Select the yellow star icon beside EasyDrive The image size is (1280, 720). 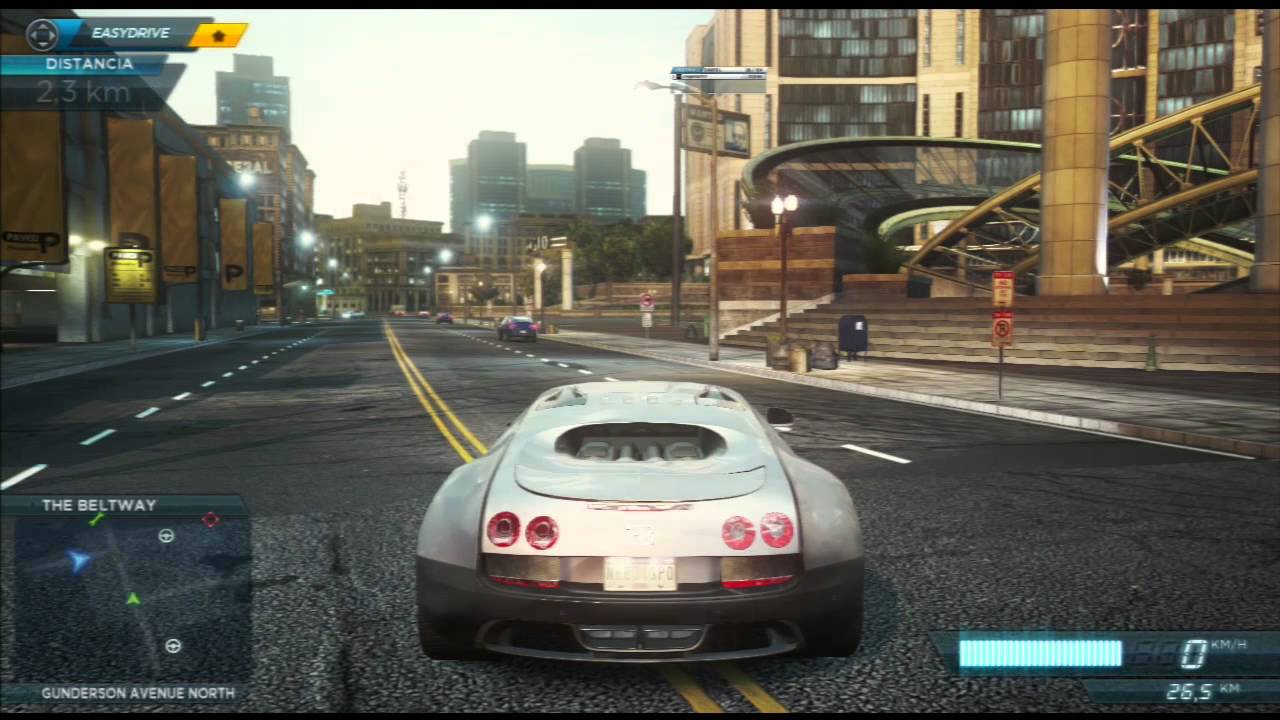[219, 33]
